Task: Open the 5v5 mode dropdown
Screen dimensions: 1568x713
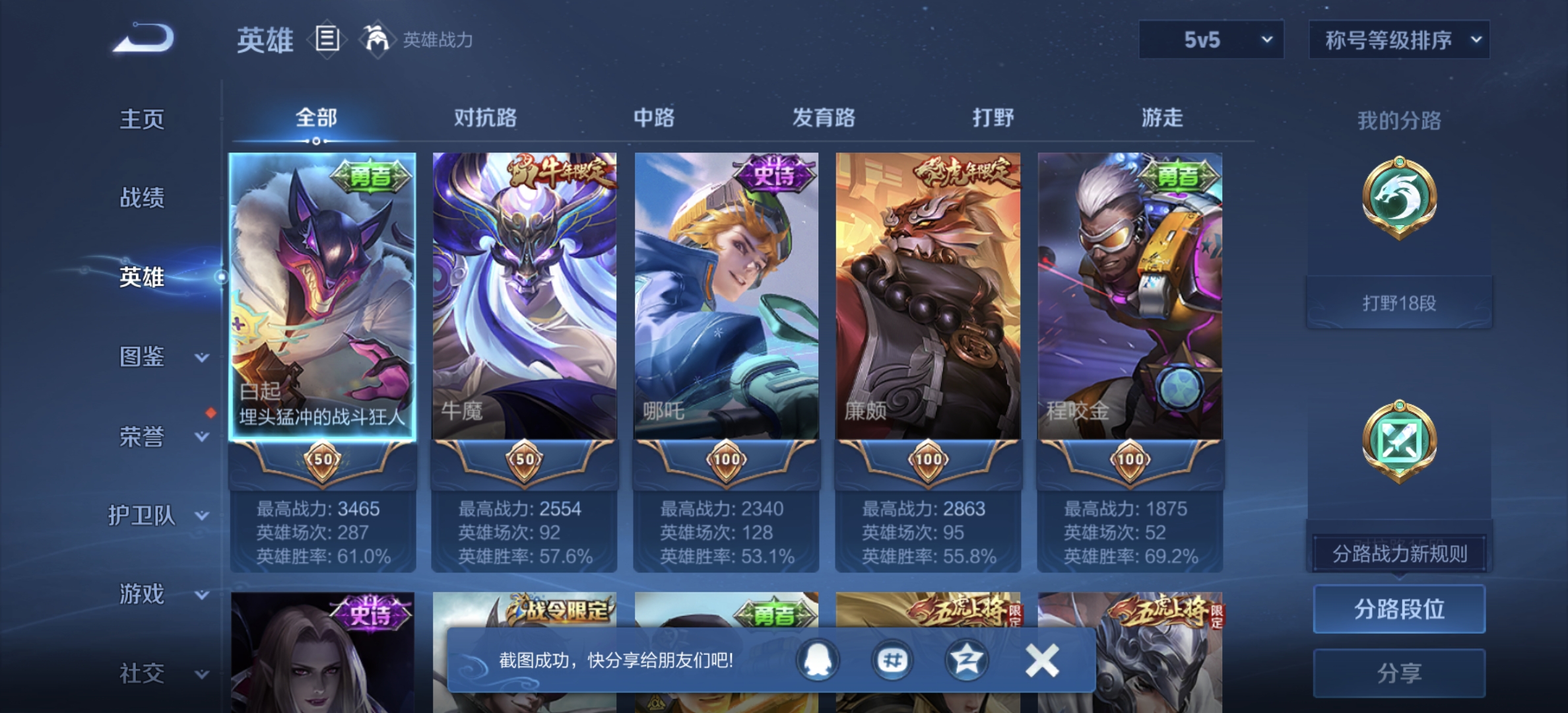Action: point(1211,40)
